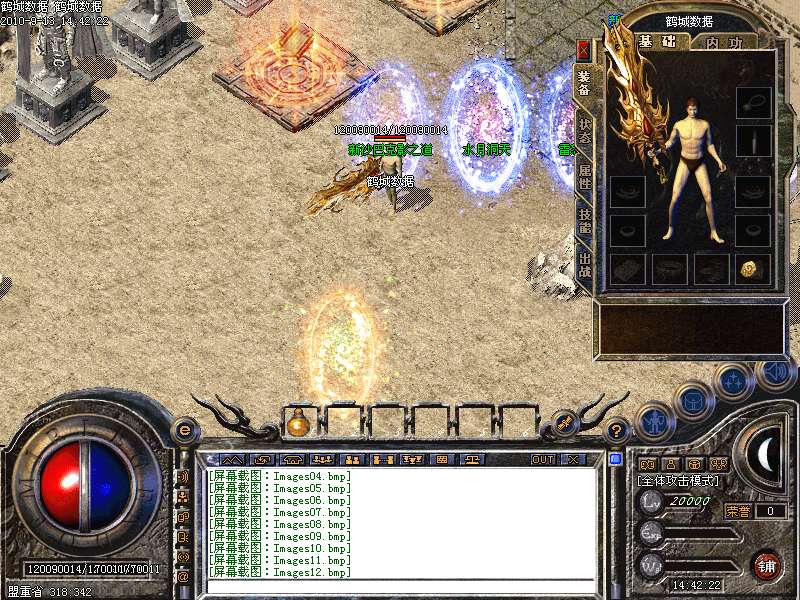This screenshot has height=600, width=800.
Task: Click the chat text input field
Action: pyautogui.click(x=400, y=586)
